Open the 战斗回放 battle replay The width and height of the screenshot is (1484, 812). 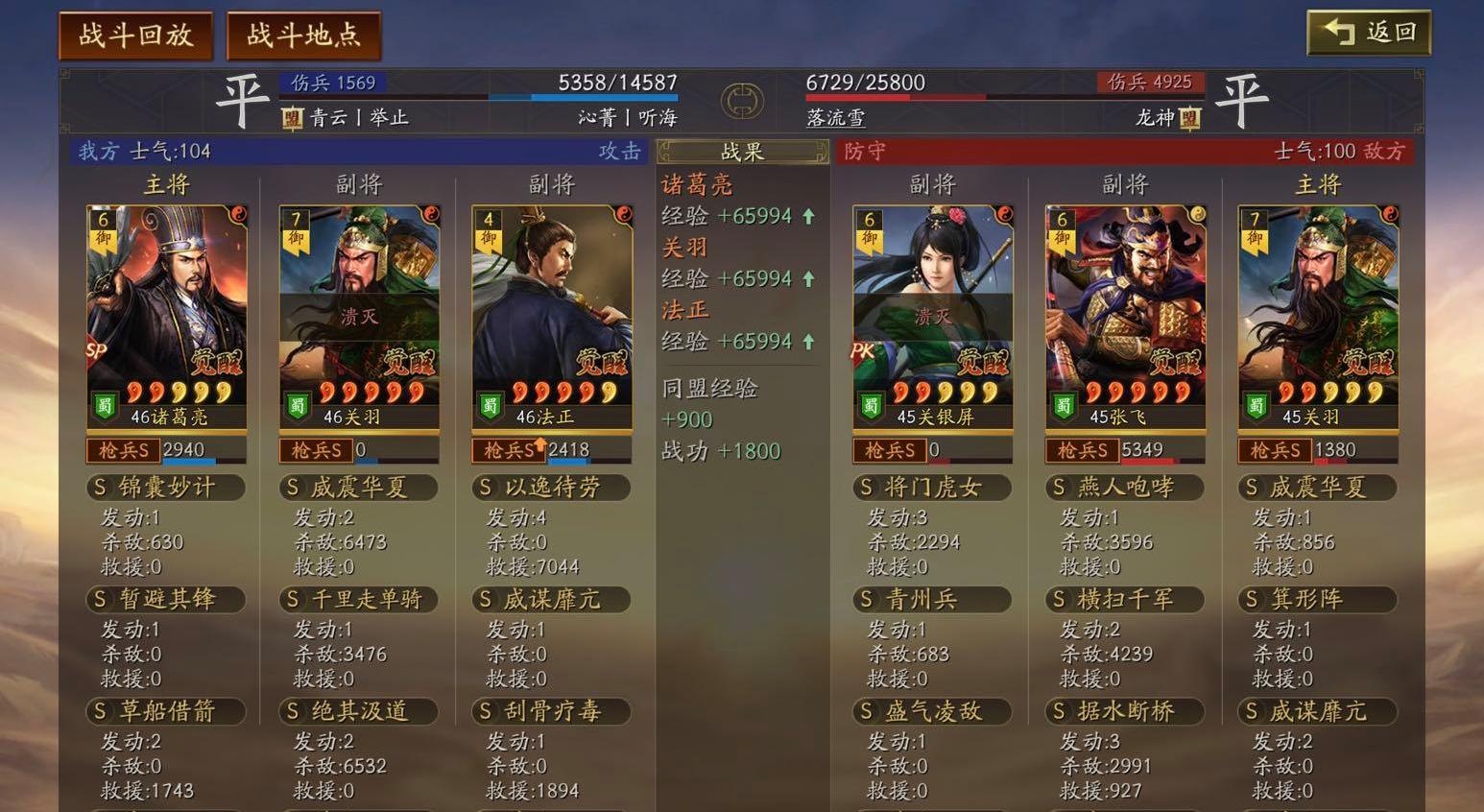(134, 32)
